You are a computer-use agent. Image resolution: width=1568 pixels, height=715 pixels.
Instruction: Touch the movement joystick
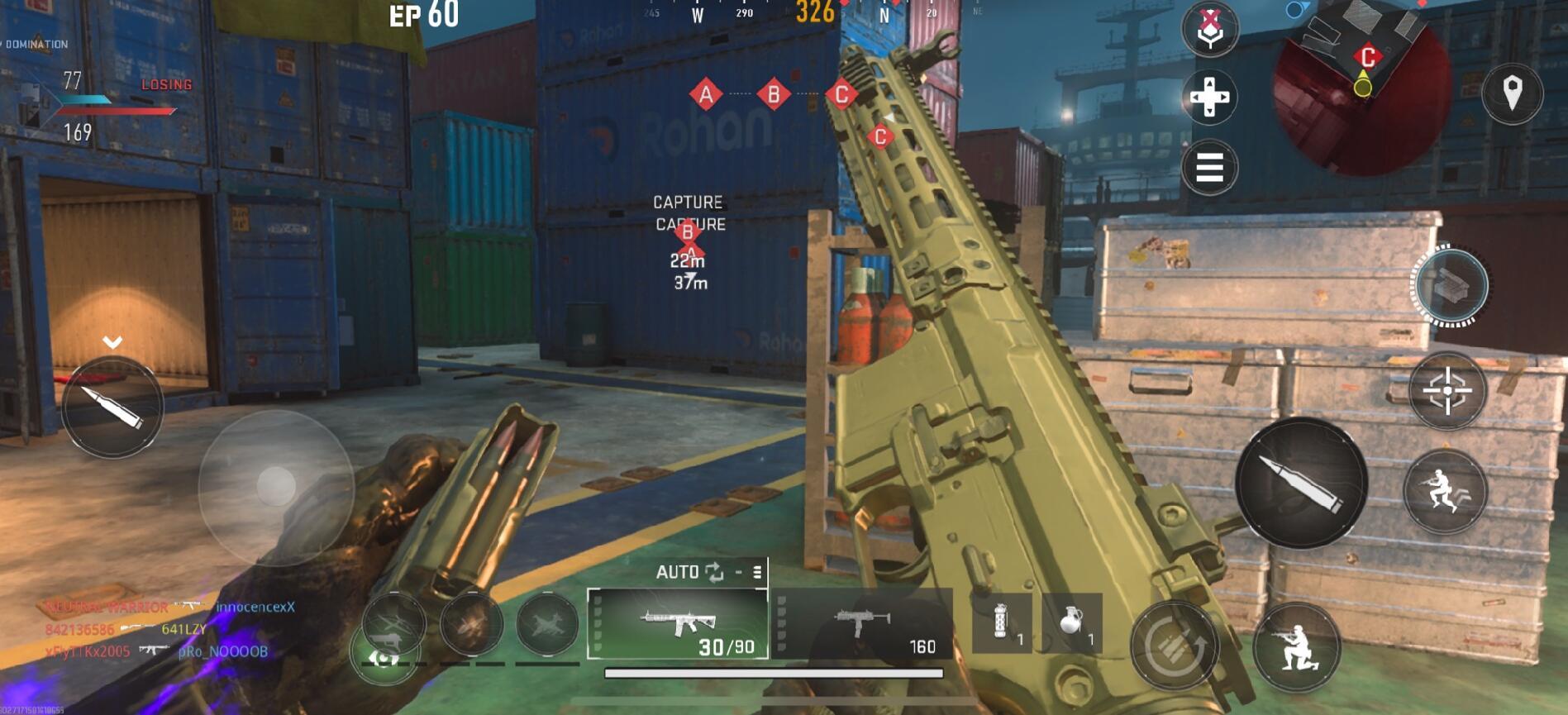(x=276, y=486)
